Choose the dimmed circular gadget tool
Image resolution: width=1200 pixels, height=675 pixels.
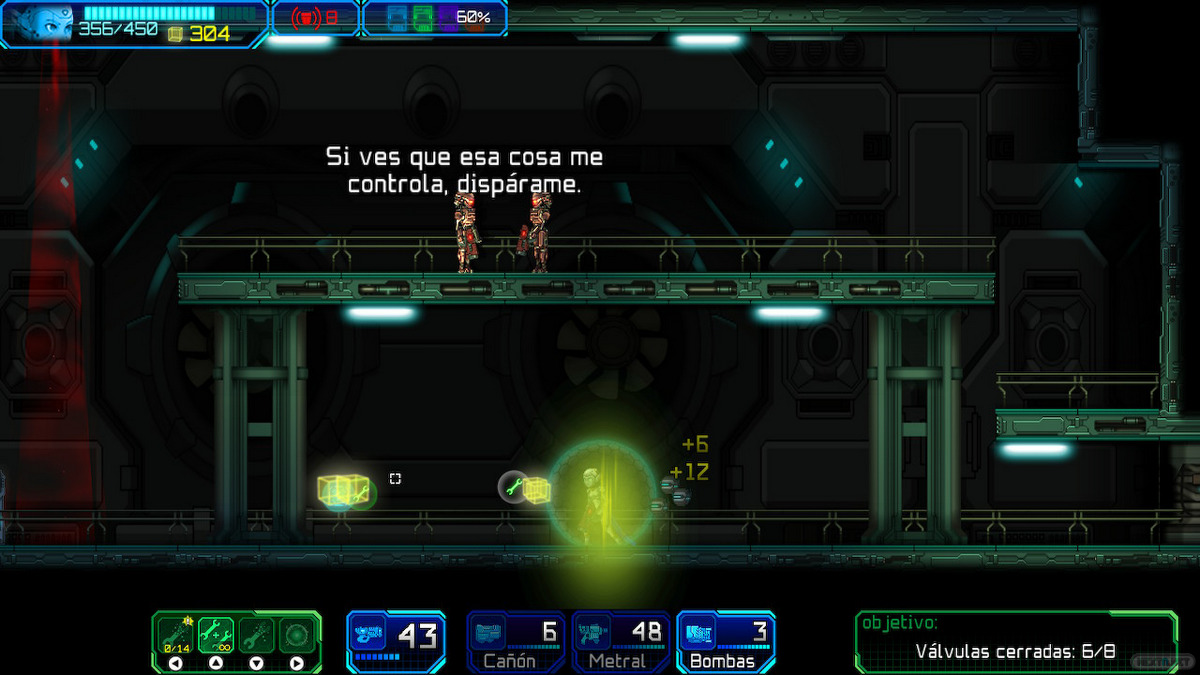297,634
